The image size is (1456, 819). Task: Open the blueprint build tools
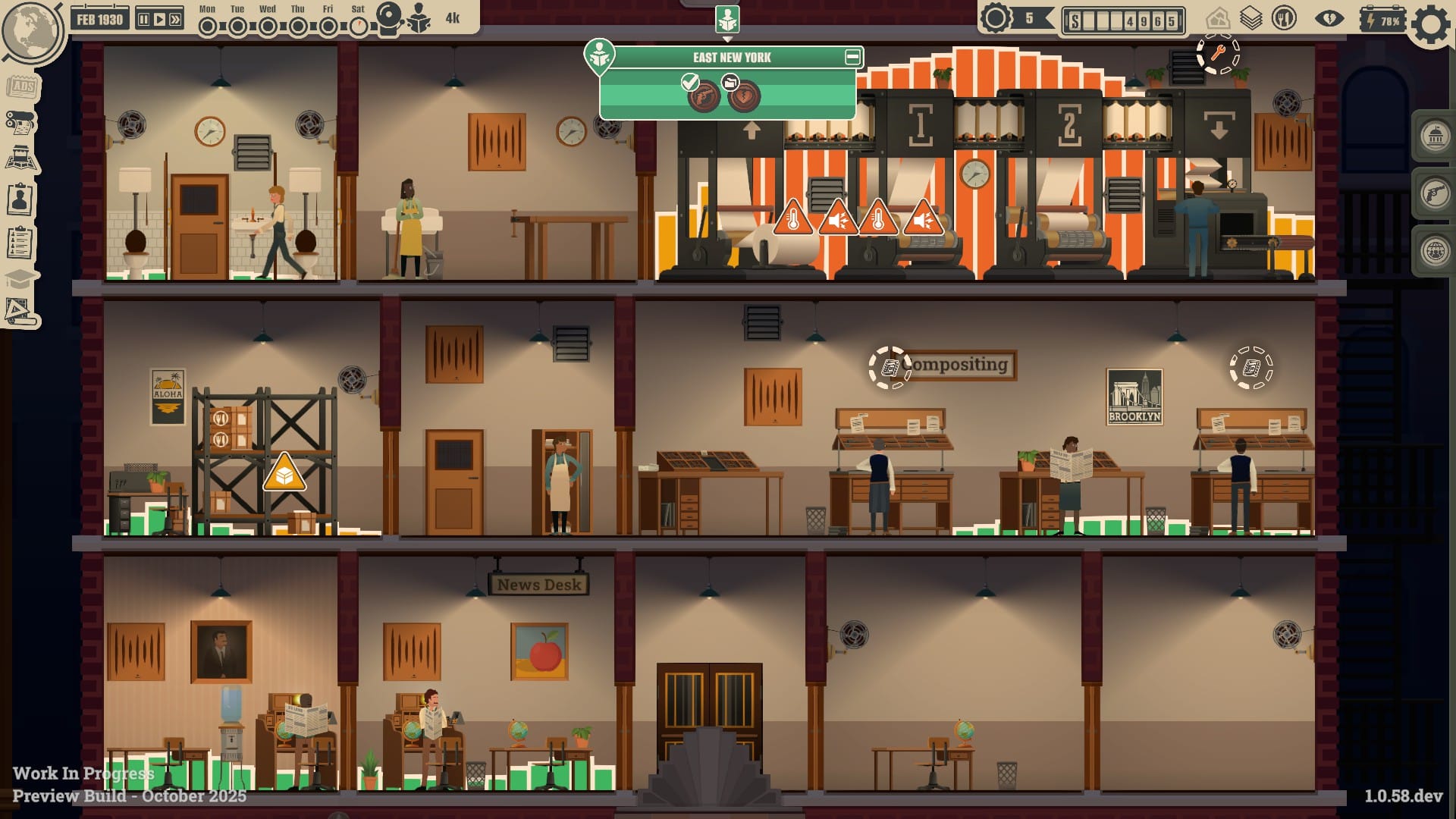pos(19,311)
